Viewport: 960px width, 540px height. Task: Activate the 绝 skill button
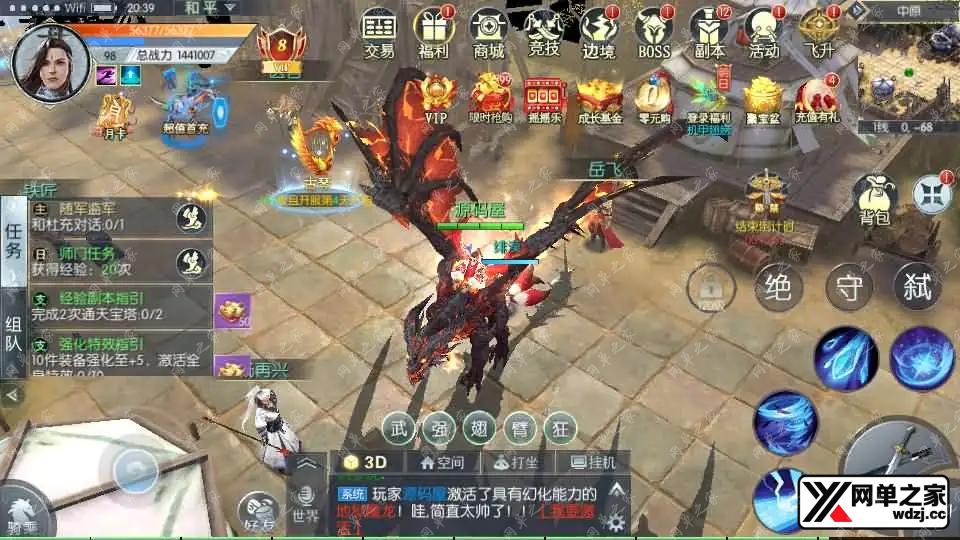pyautogui.click(x=778, y=288)
